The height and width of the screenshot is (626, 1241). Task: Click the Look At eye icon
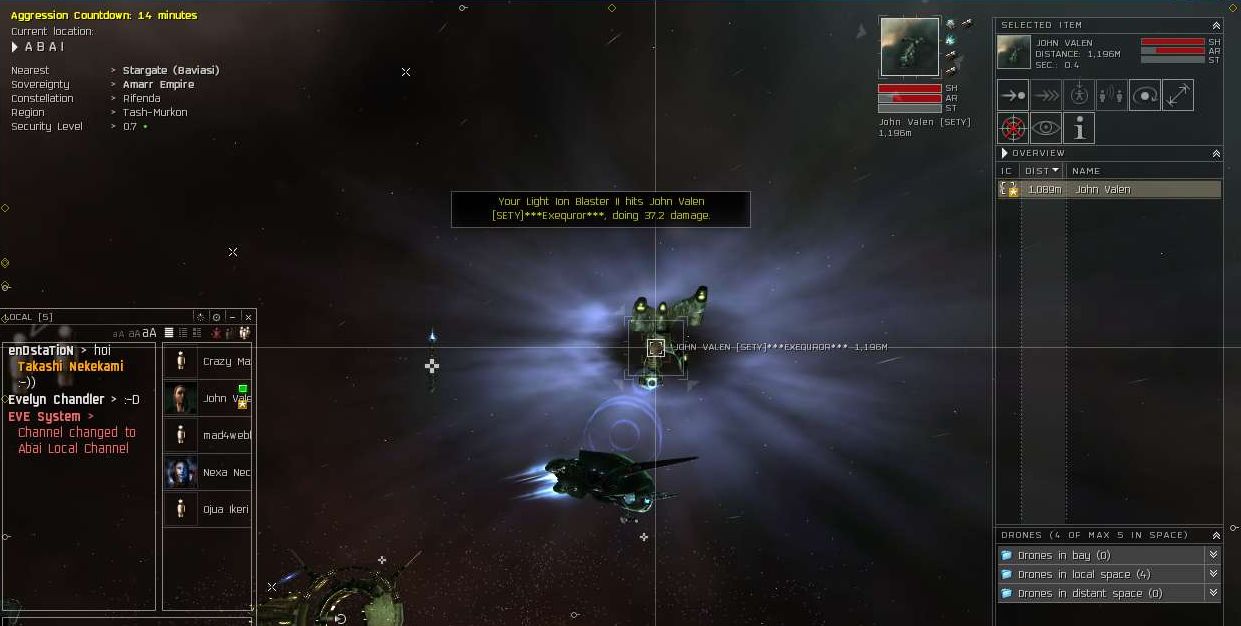coord(1046,128)
